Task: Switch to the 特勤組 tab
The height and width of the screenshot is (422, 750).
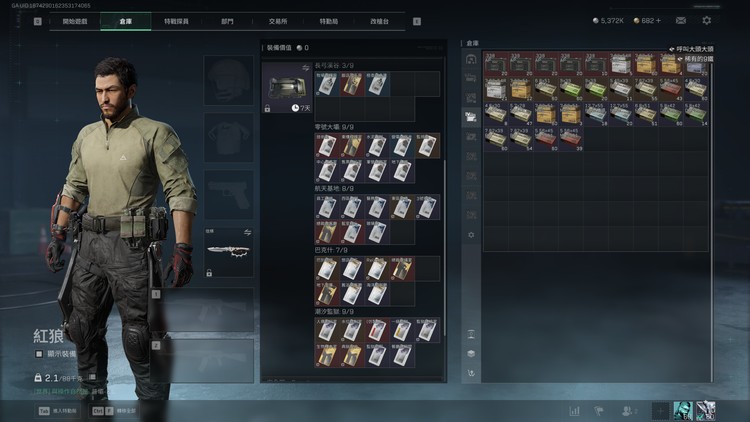Action: (x=328, y=20)
